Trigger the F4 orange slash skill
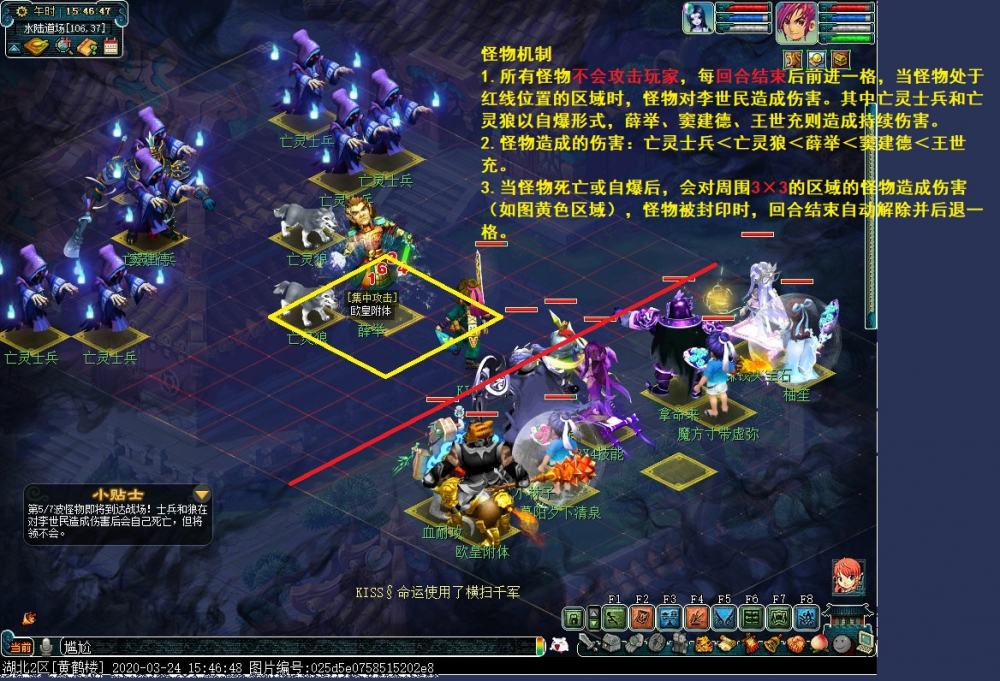The width and height of the screenshot is (1000, 681). (697, 617)
